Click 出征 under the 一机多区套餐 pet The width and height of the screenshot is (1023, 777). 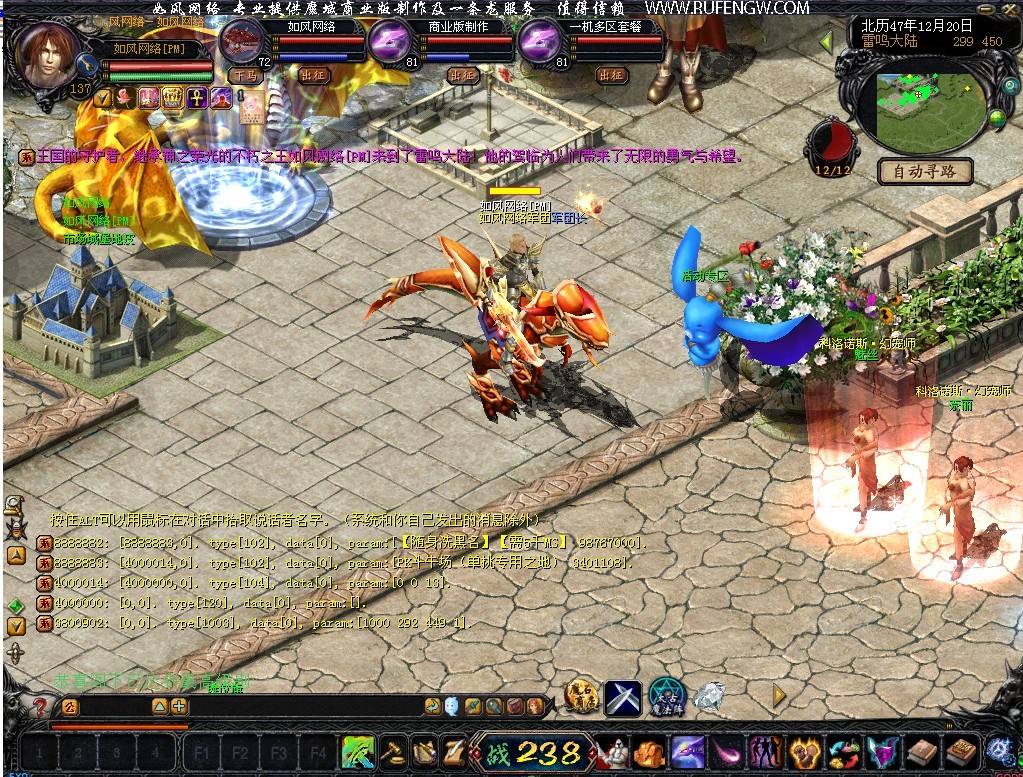click(612, 75)
